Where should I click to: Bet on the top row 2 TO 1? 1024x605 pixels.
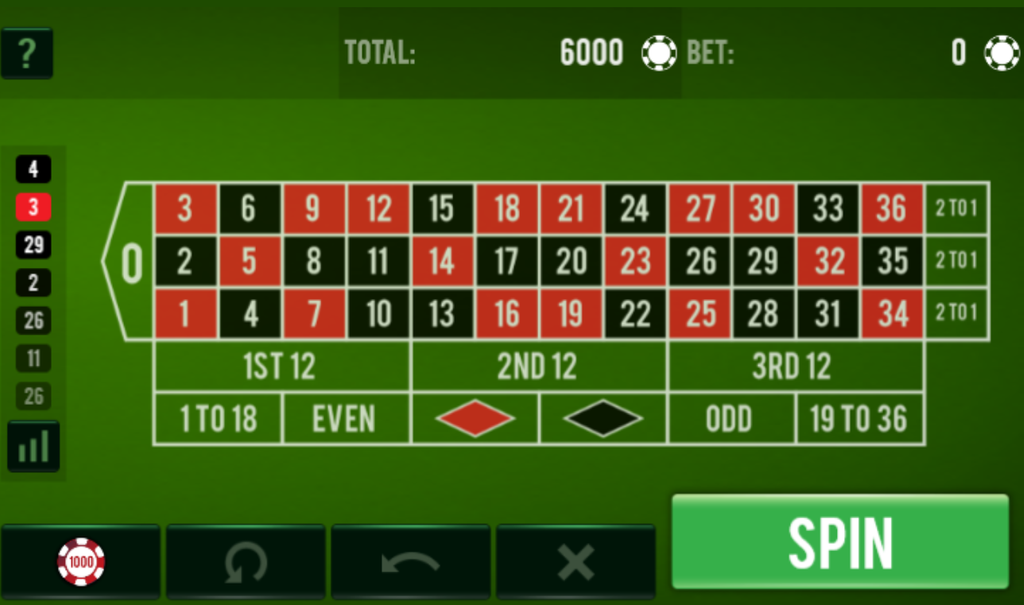[956, 209]
